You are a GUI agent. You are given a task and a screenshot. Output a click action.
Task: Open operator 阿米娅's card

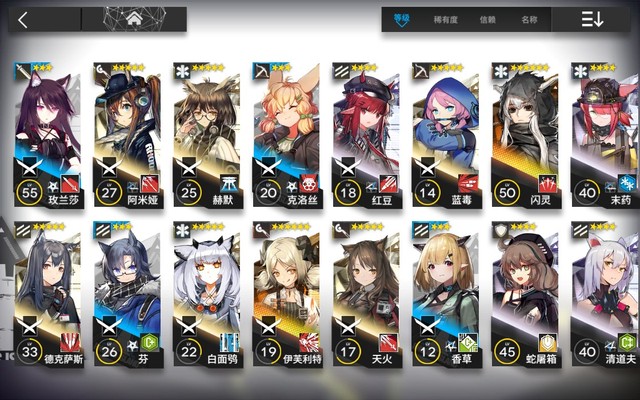click(127, 130)
